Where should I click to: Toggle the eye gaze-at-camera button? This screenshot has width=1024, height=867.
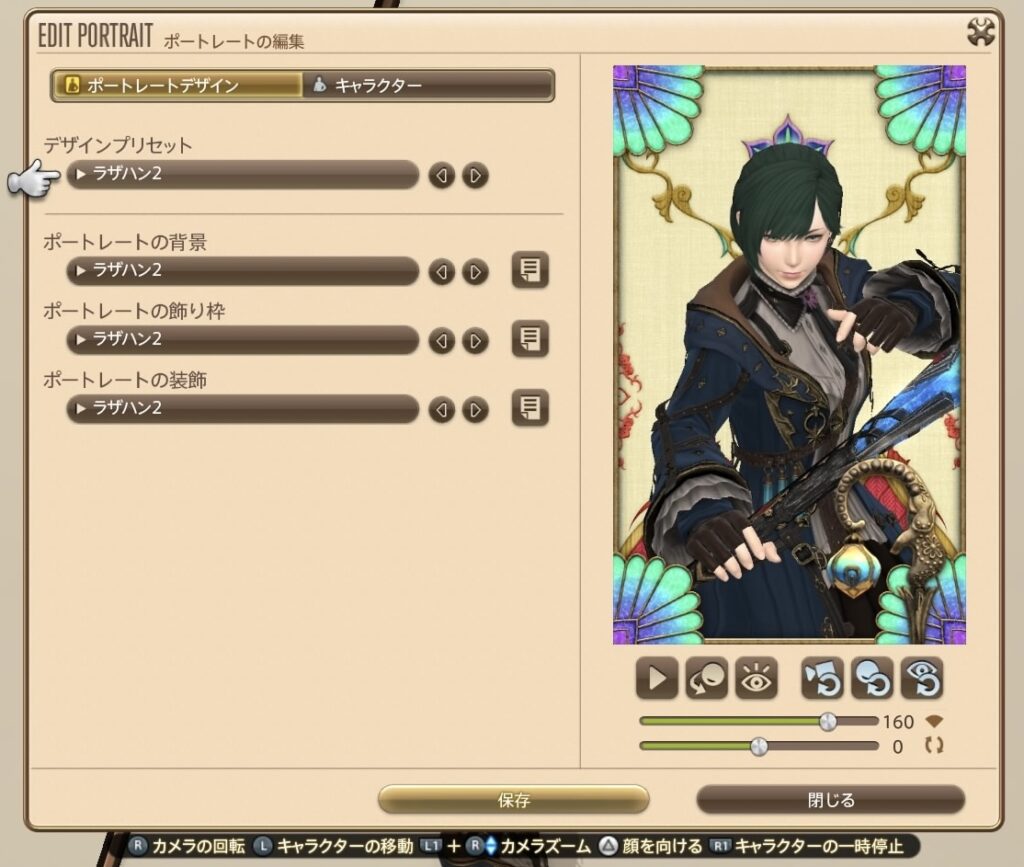click(x=756, y=679)
